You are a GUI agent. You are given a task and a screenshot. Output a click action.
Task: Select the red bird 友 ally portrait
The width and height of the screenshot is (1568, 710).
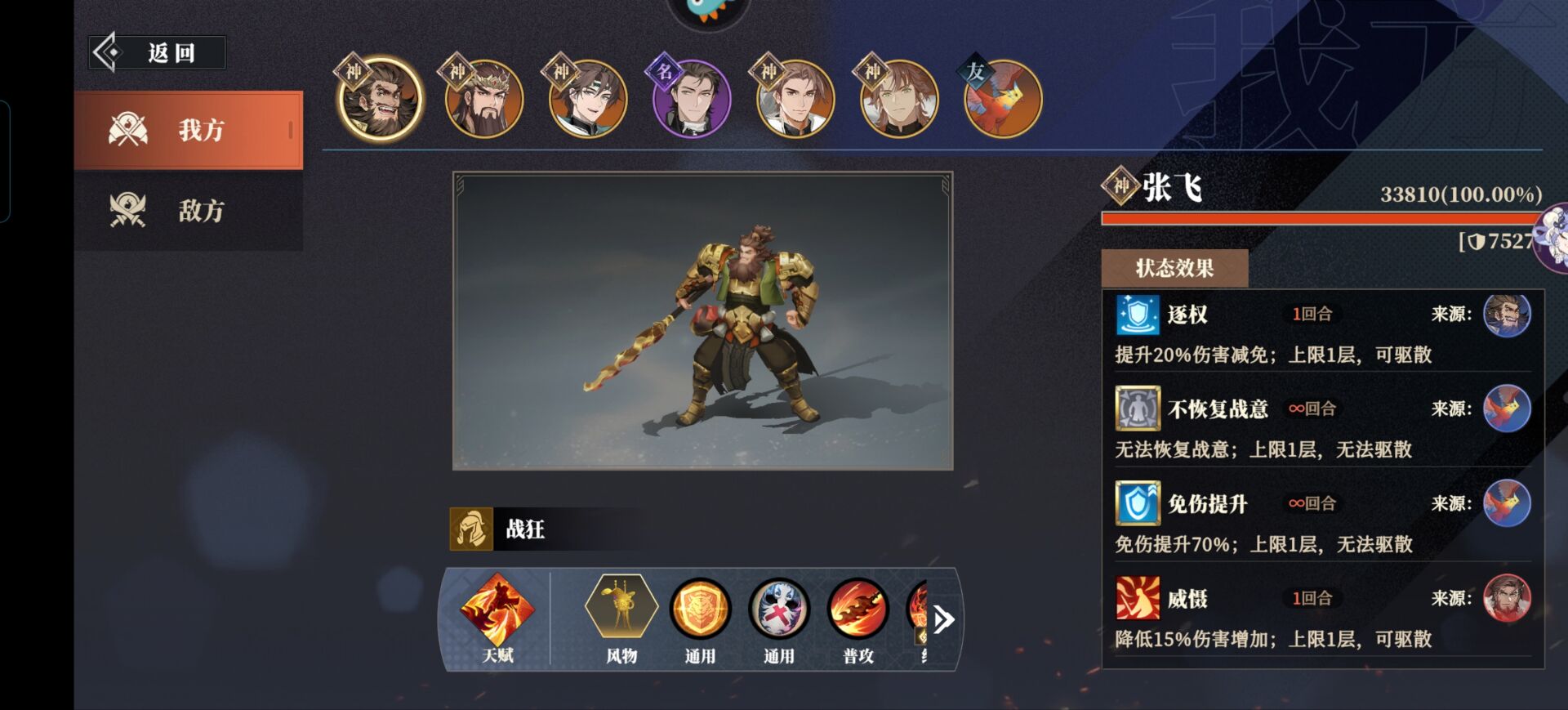[x=1002, y=100]
